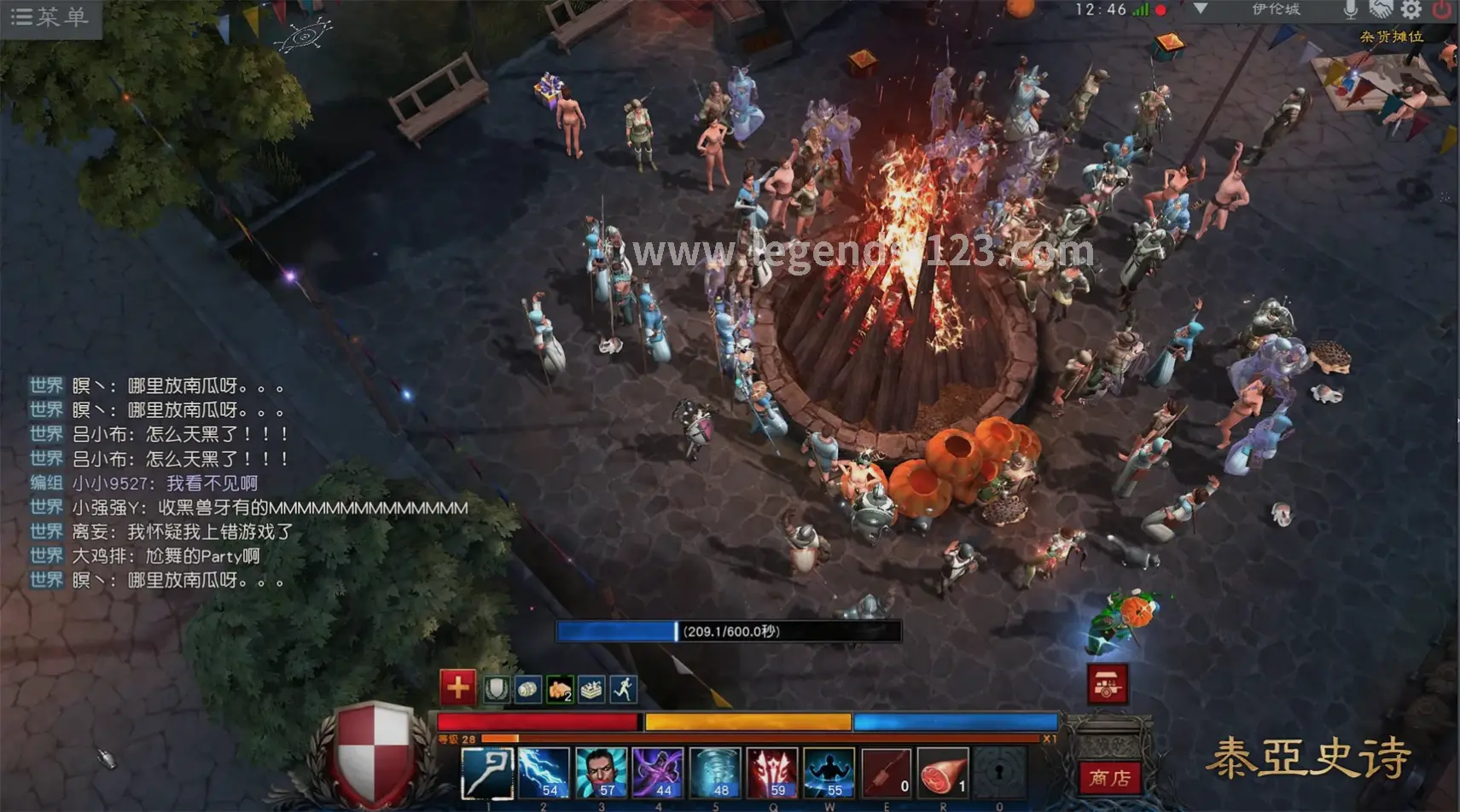Toggle the microphone icon
Screen dimensions: 1460x812
click(1350, 10)
